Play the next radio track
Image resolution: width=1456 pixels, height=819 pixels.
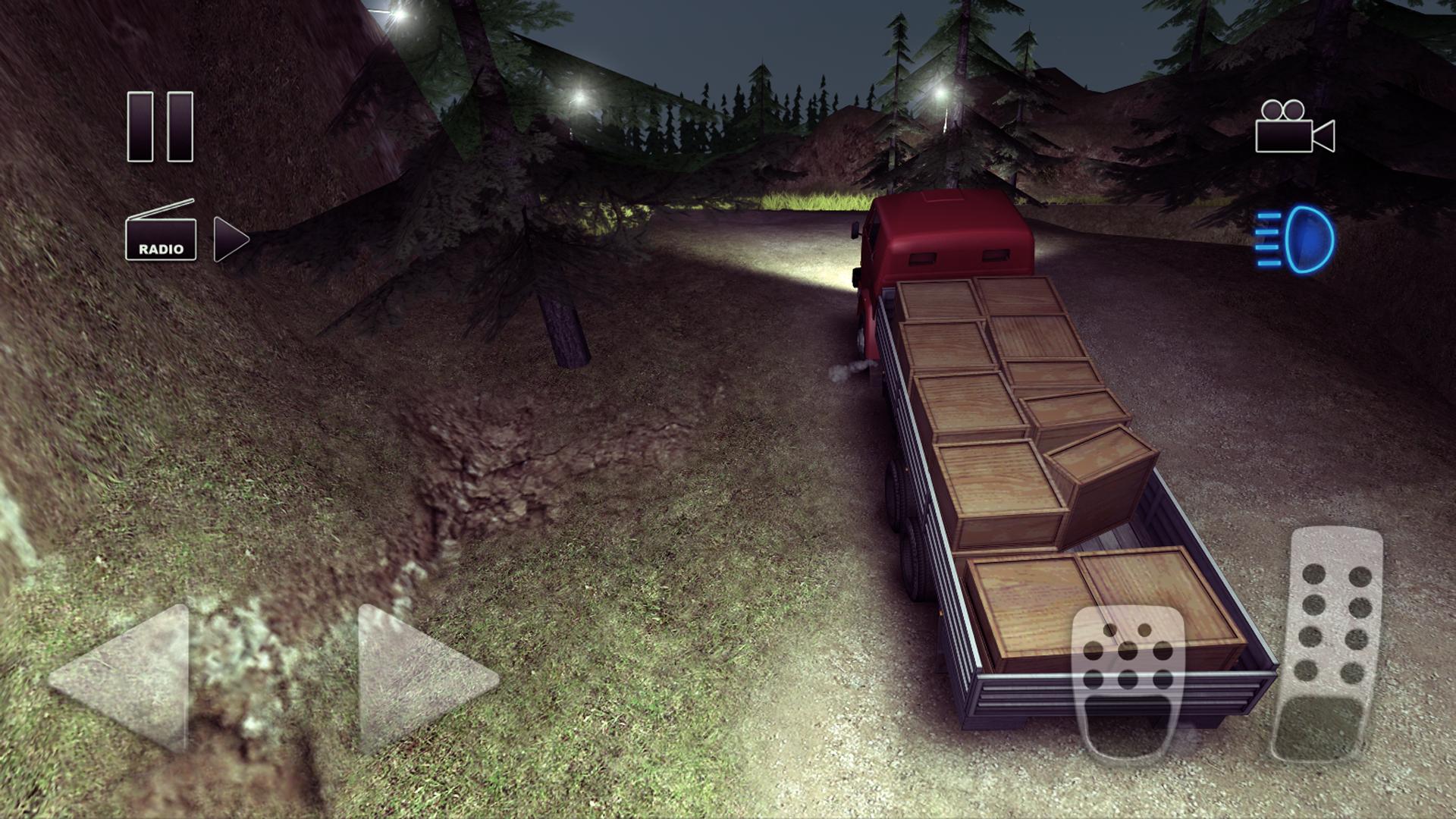[x=231, y=239]
